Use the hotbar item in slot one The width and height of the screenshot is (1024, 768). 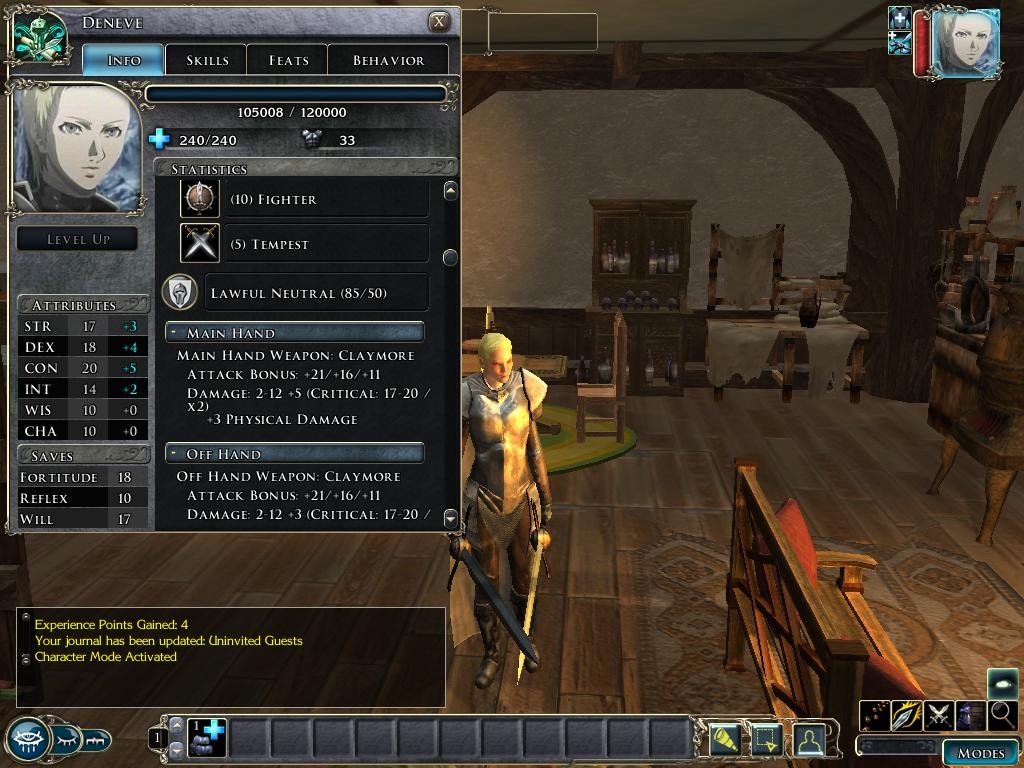208,738
